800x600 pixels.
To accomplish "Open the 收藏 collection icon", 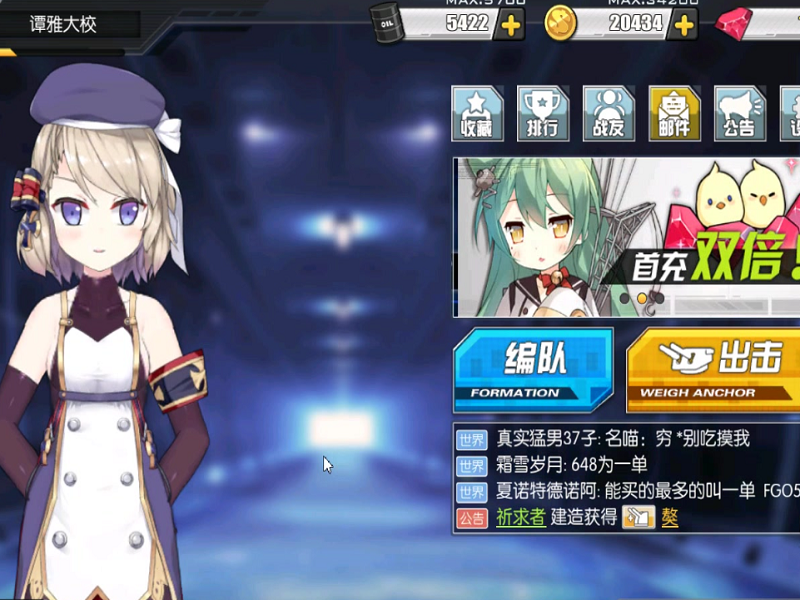I will pos(477,113).
